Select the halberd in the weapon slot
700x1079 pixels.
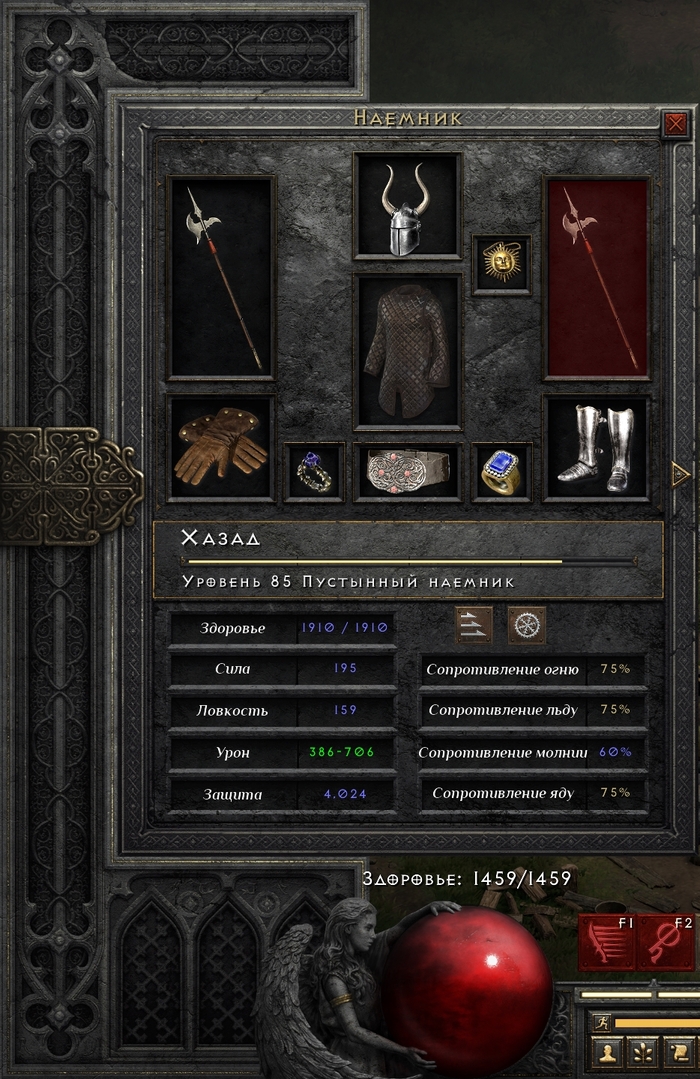[221, 278]
